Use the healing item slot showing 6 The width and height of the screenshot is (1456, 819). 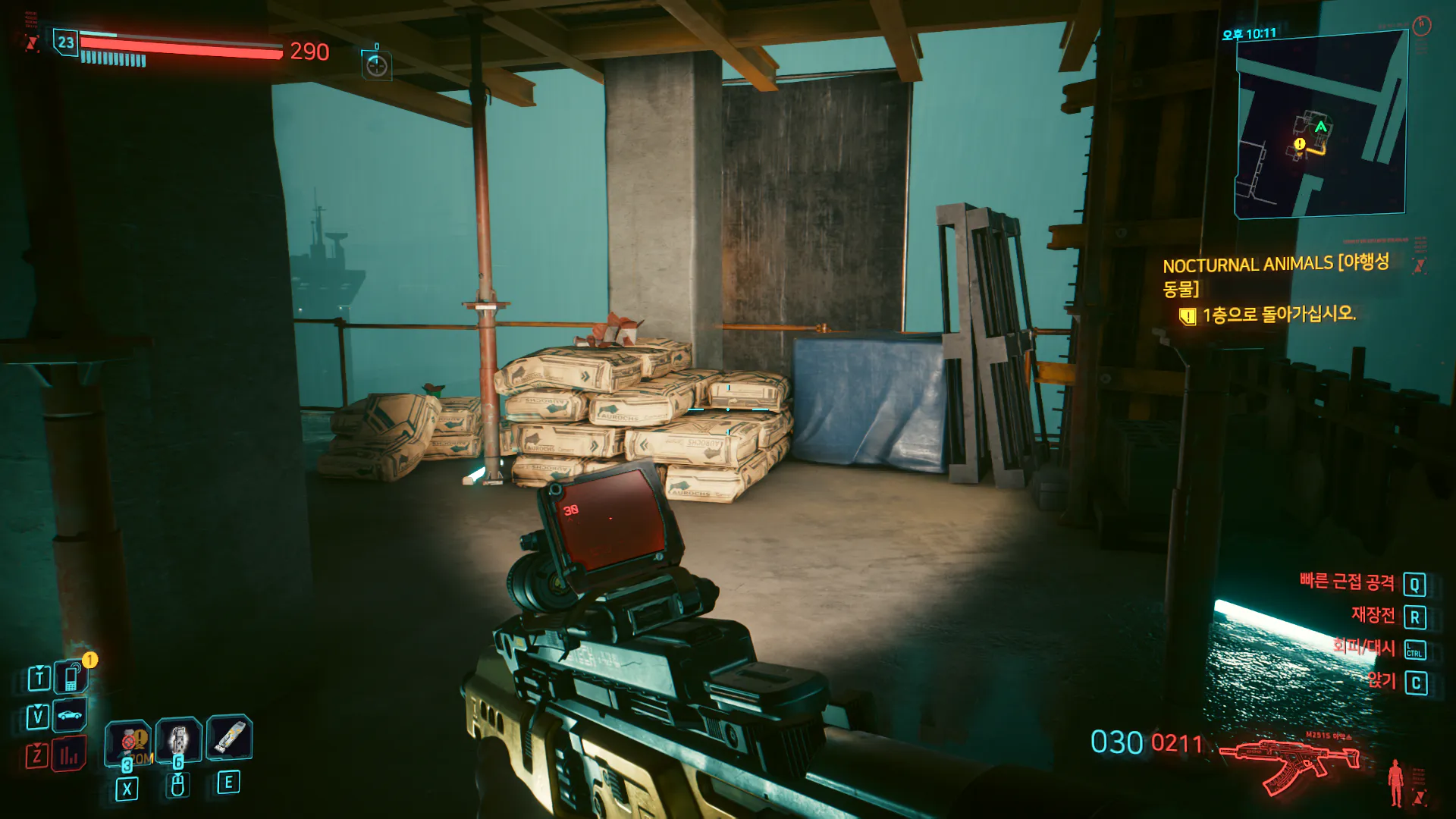pos(179,739)
